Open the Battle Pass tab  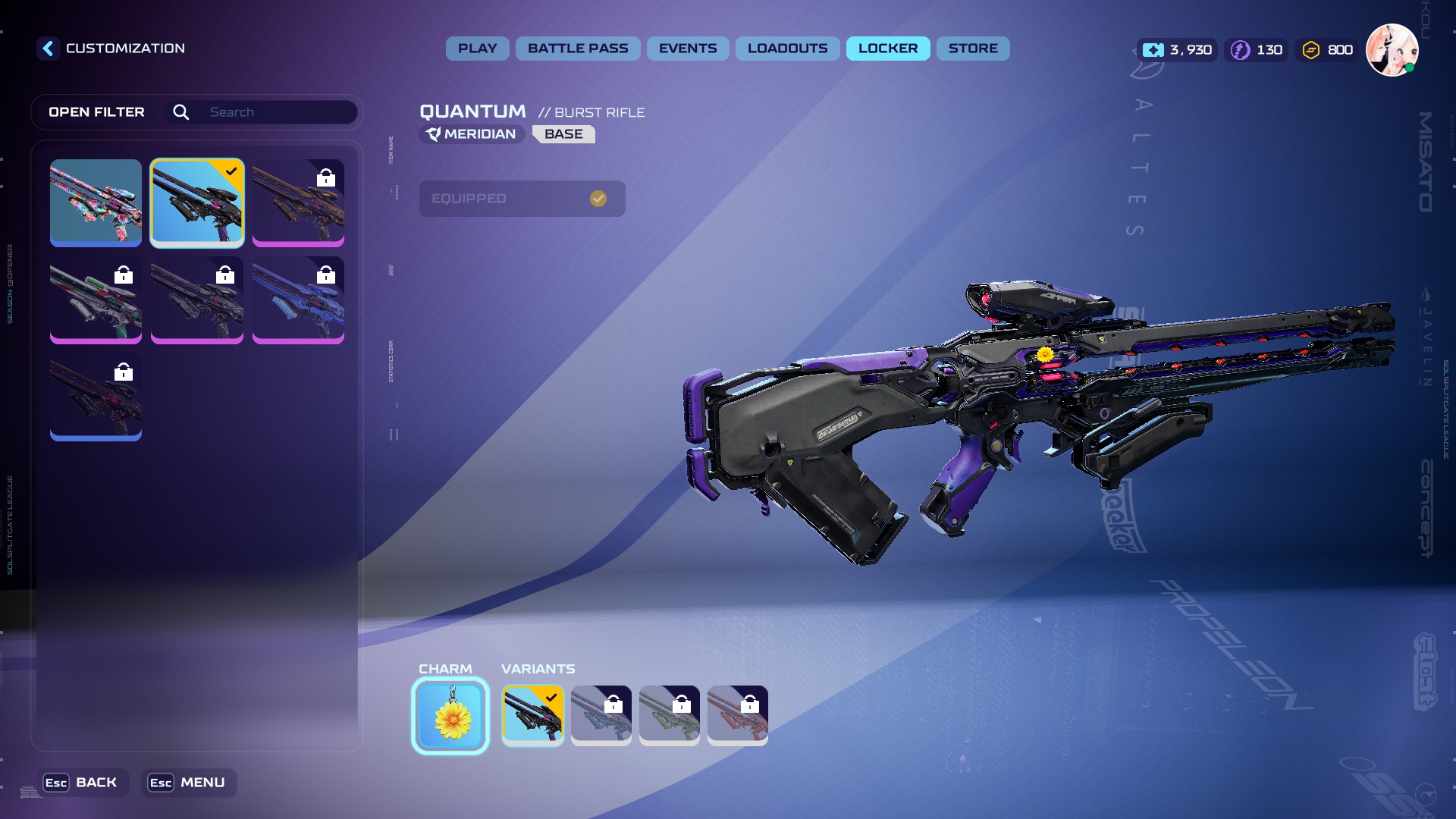pyautogui.click(x=578, y=49)
